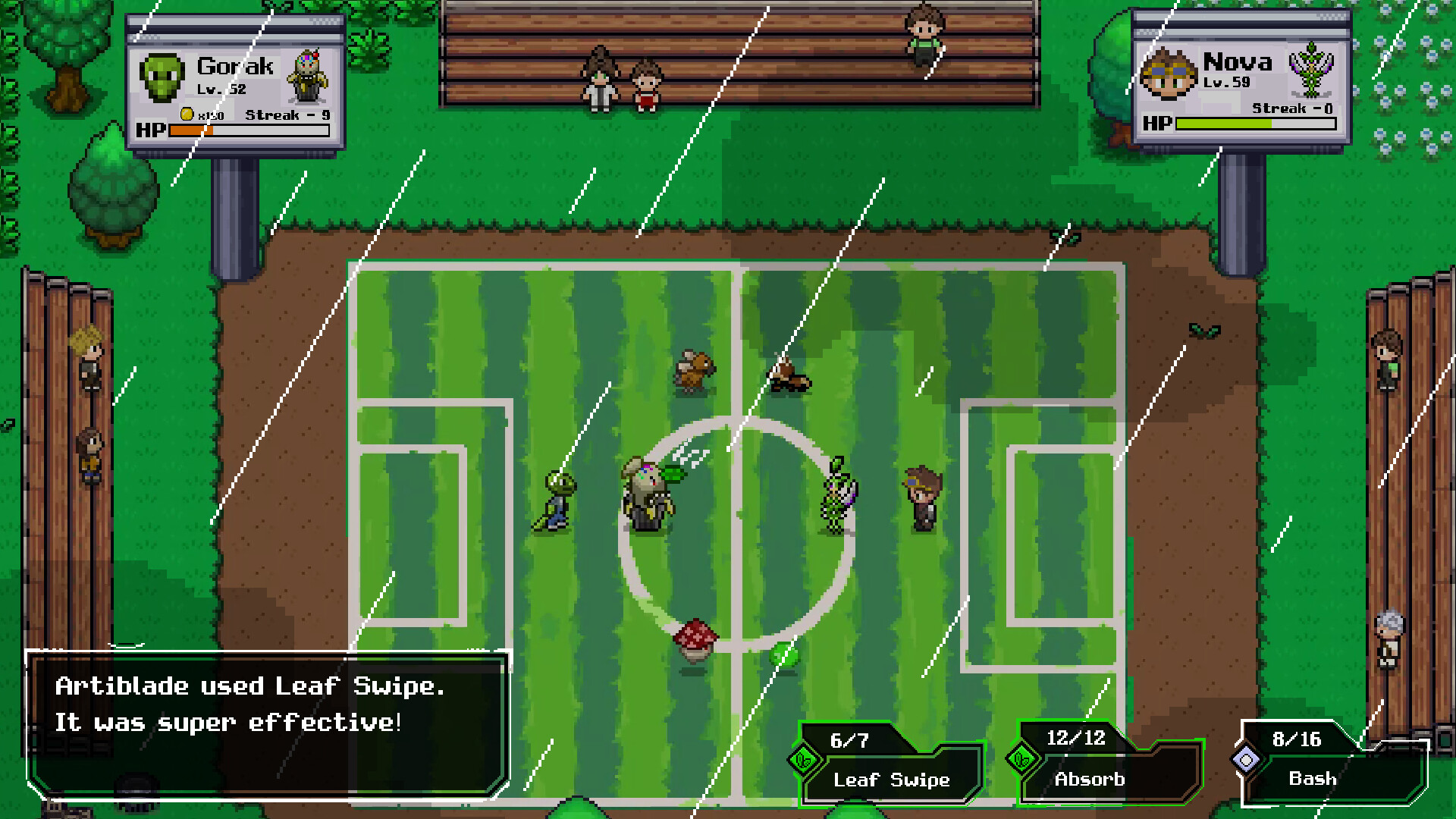Viewport: 1456px width, 819px height.
Task: Click the green ball on the field
Action: [785, 652]
